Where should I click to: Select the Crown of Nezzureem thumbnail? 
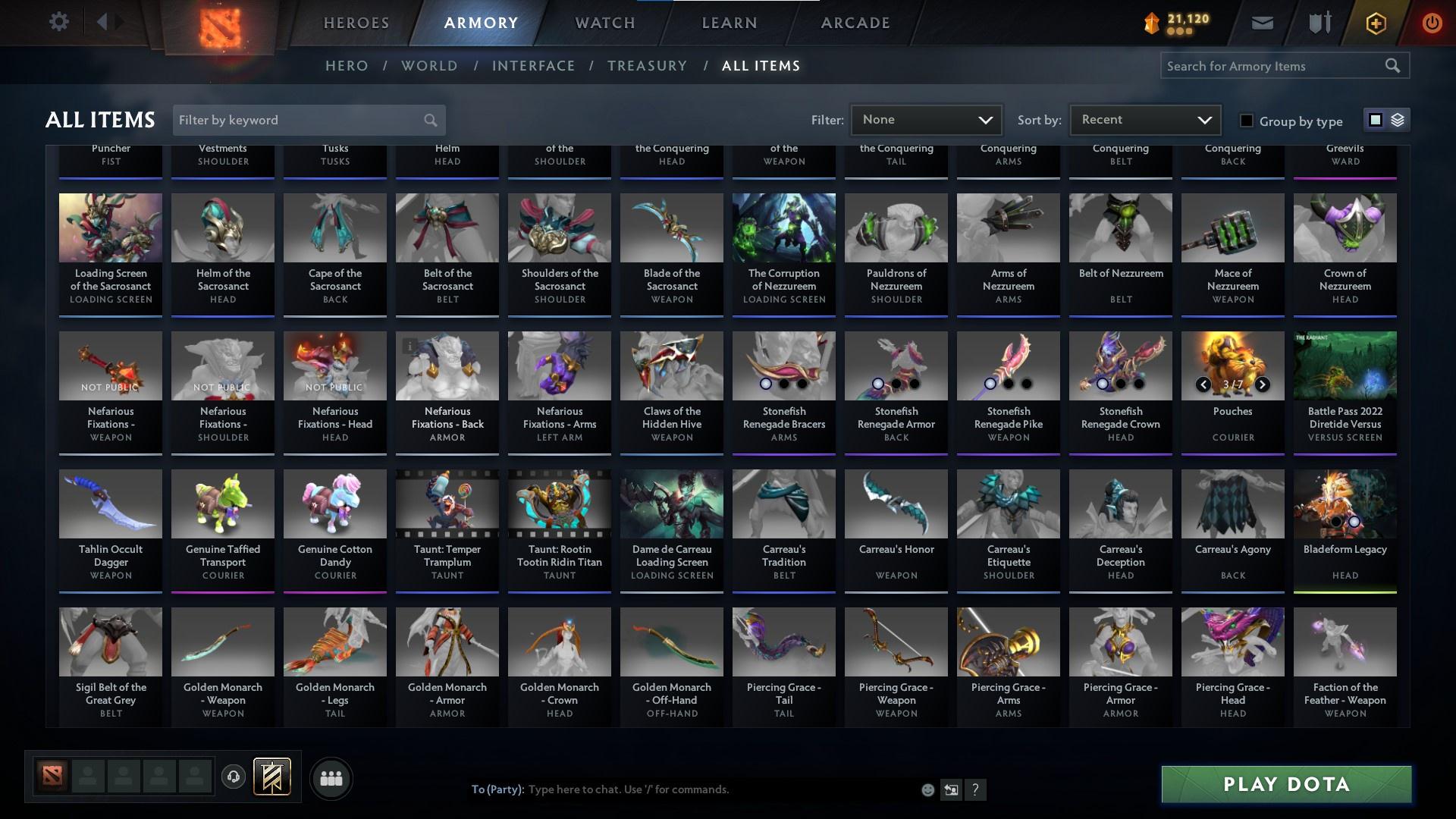(1345, 227)
